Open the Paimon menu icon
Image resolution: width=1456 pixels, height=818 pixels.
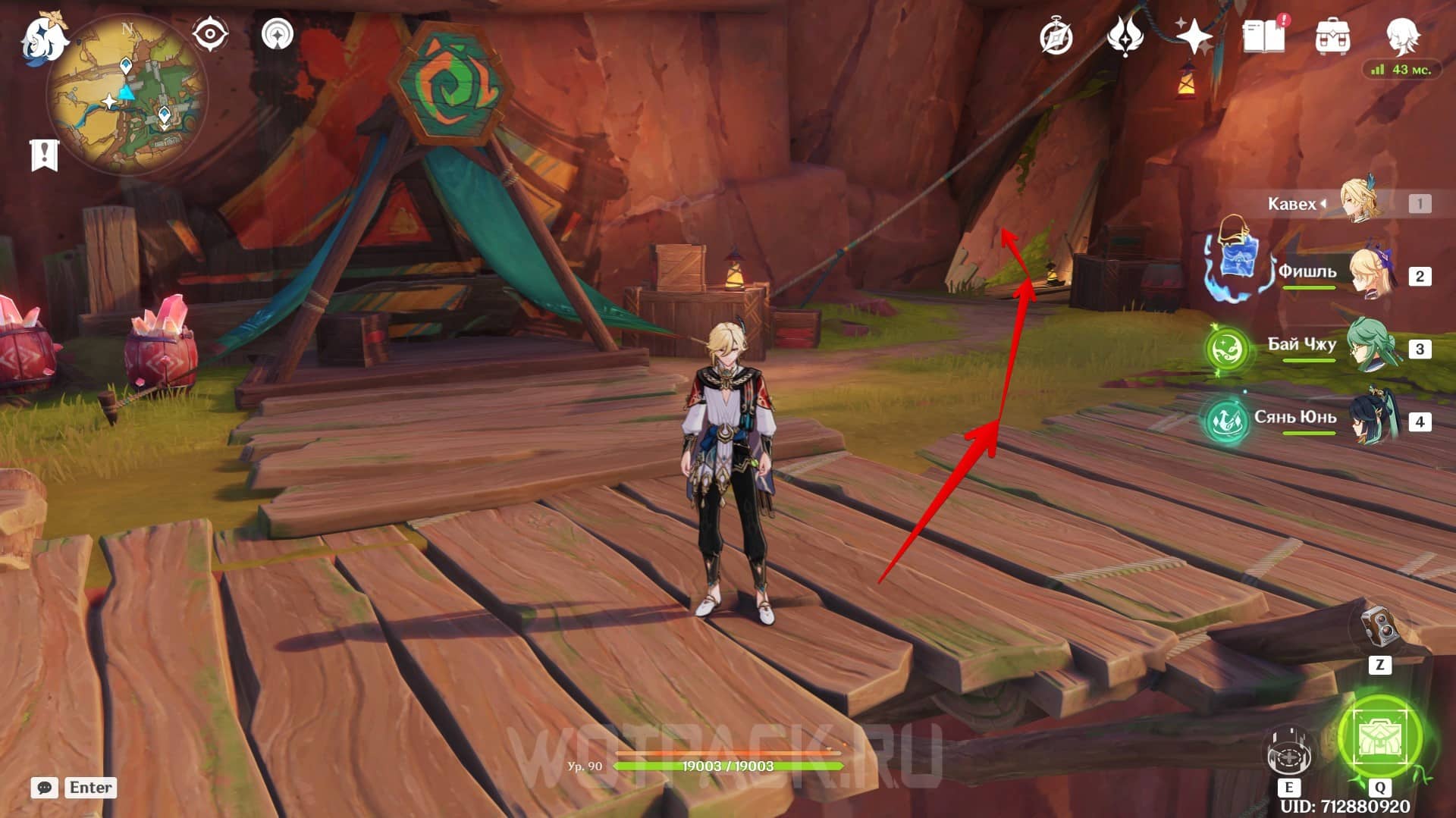(44, 39)
